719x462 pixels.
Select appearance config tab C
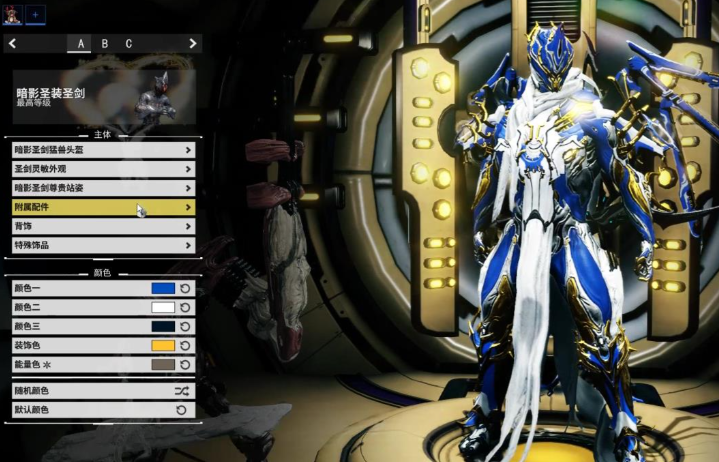tap(129, 43)
